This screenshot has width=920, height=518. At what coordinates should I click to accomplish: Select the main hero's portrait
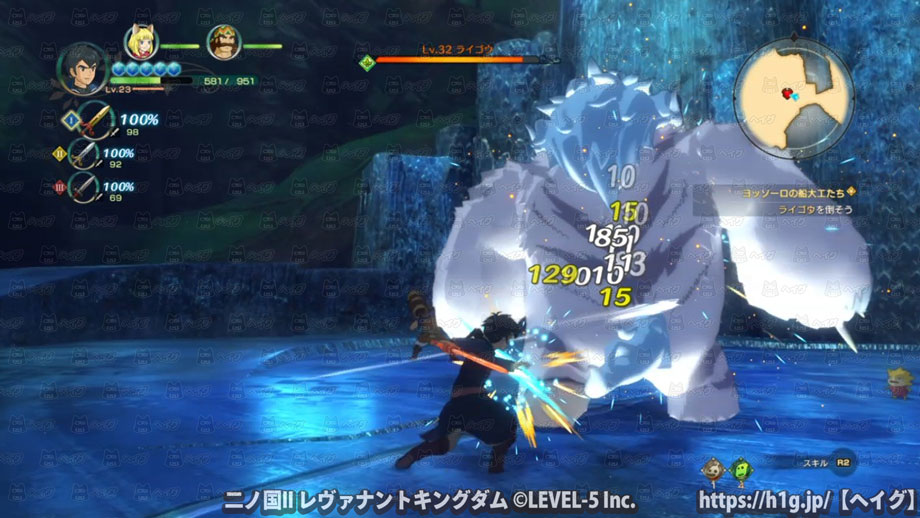(83, 68)
